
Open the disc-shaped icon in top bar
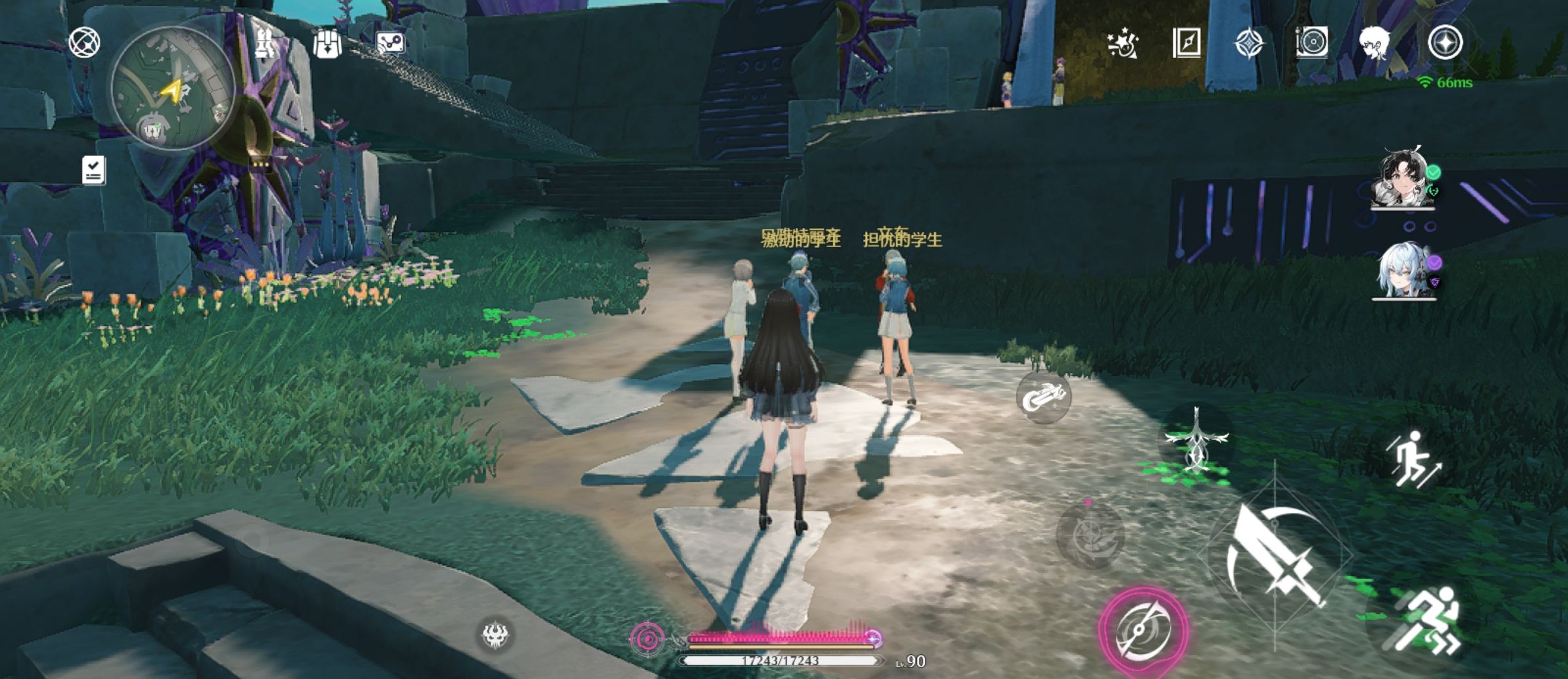pos(1311,44)
